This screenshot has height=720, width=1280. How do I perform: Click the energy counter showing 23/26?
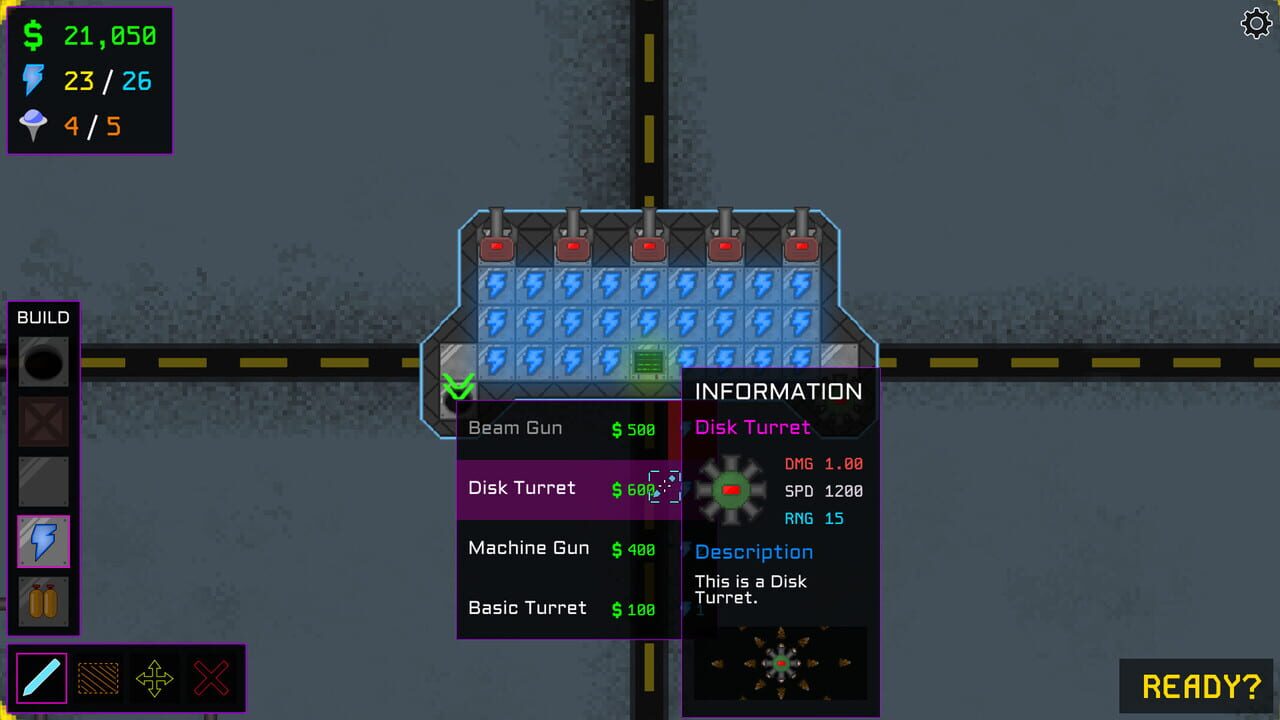click(x=90, y=81)
